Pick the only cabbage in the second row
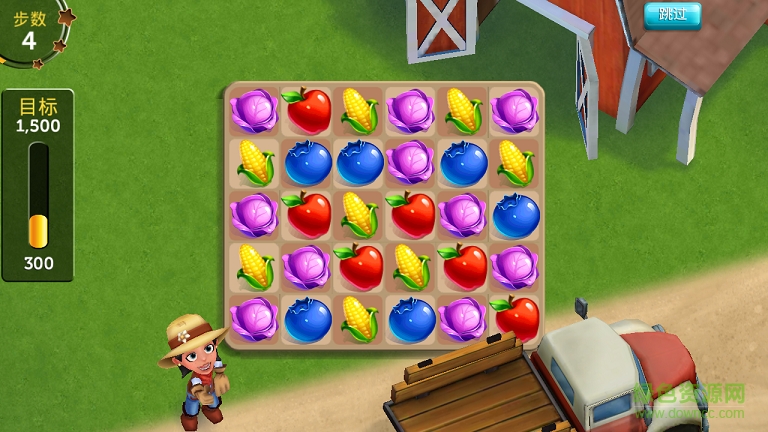This screenshot has height=432, width=768. coord(410,162)
